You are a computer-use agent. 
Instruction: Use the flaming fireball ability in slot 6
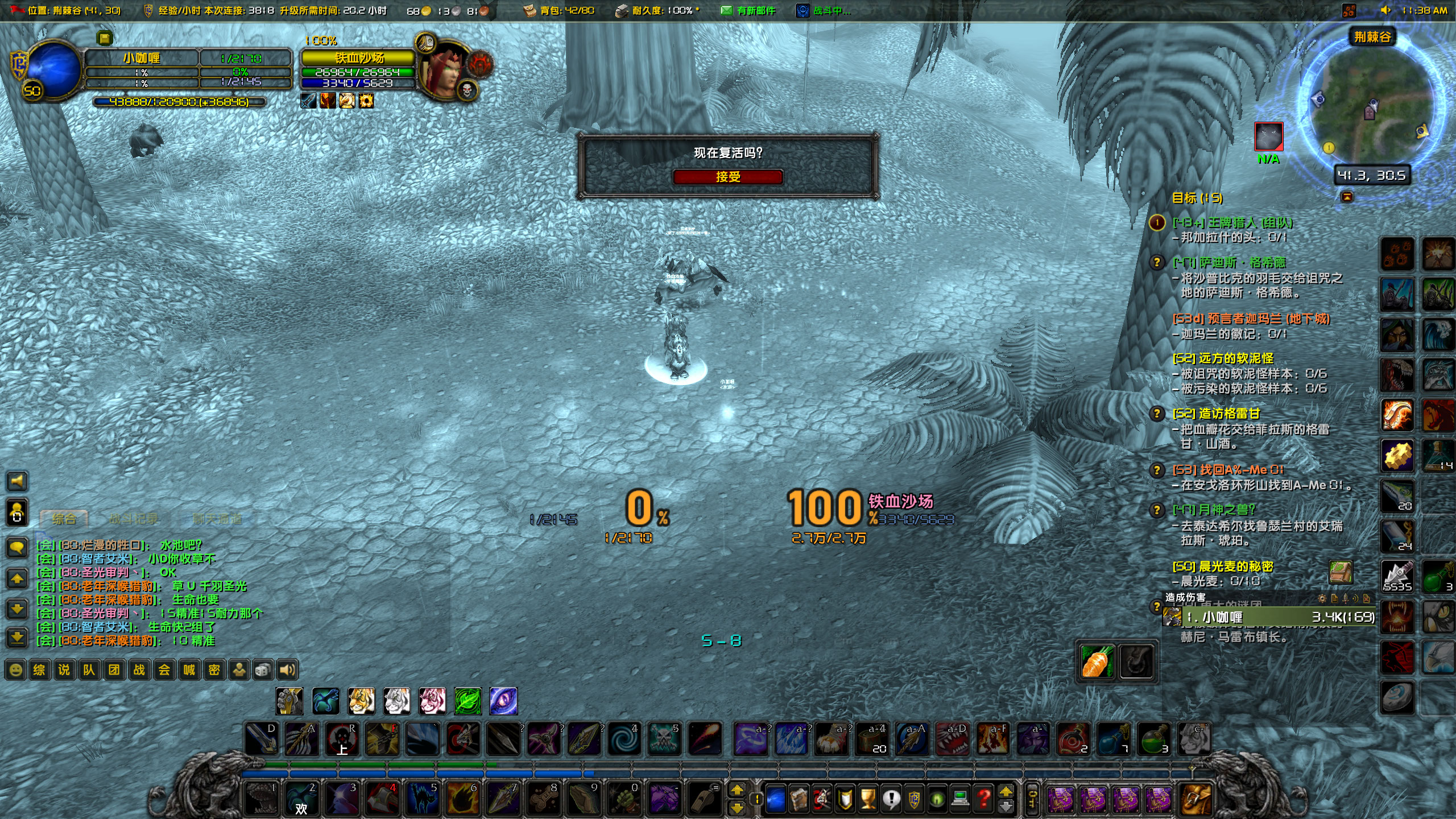pyautogui.click(x=462, y=799)
